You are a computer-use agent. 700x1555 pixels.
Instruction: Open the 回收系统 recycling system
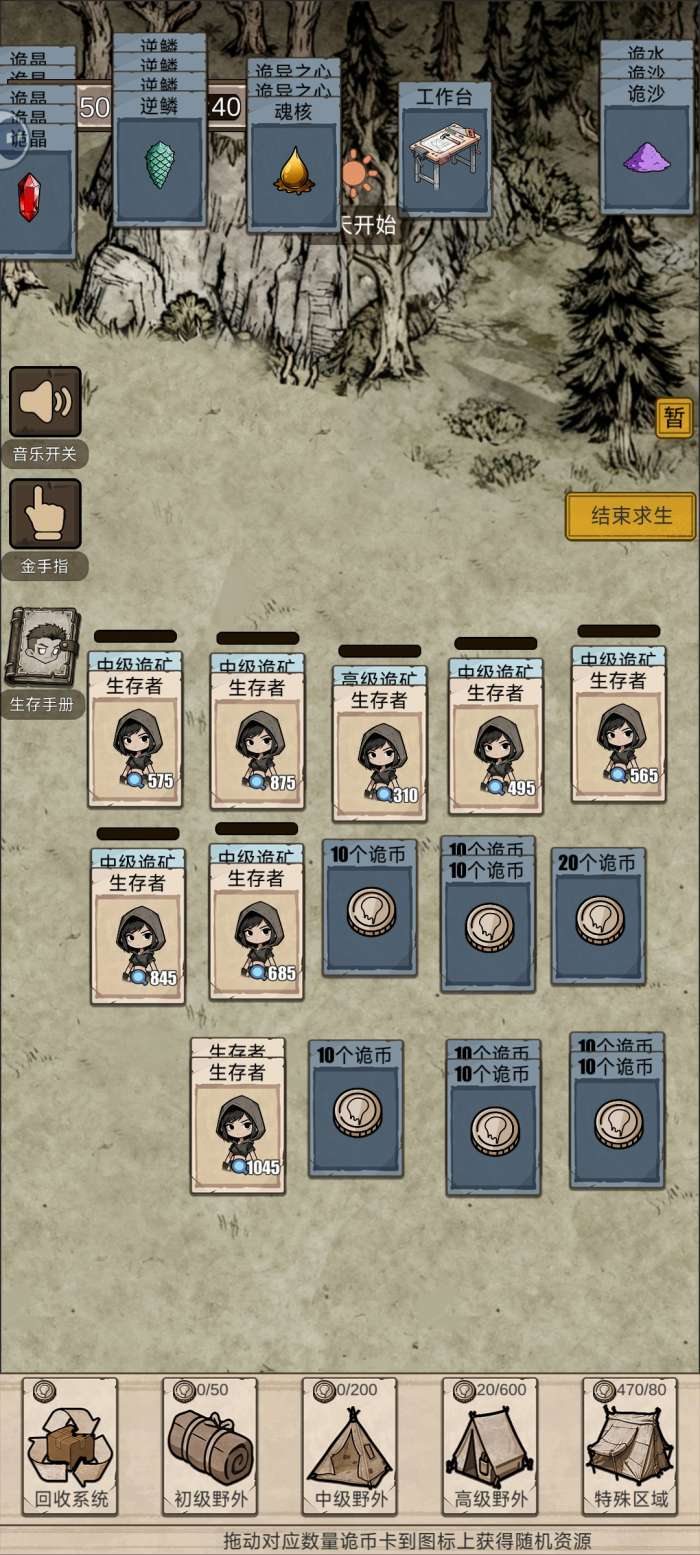point(70,1447)
